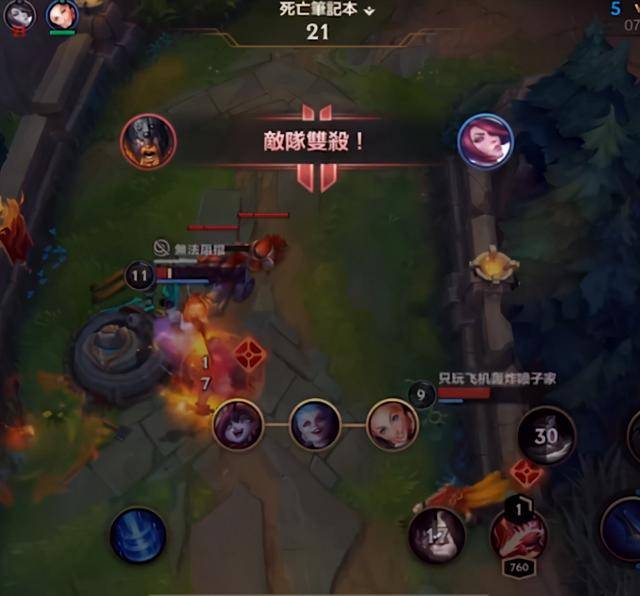Tap the blue recall button
Screen dimensions: 640x596
pos(138,535)
